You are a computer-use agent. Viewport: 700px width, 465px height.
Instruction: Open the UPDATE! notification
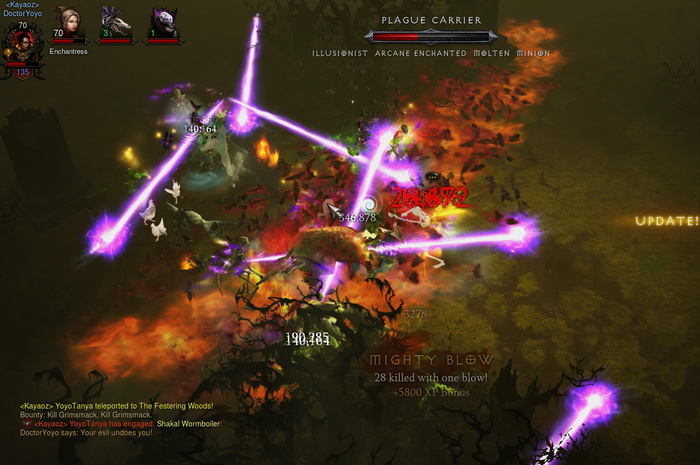[x=666, y=221]
